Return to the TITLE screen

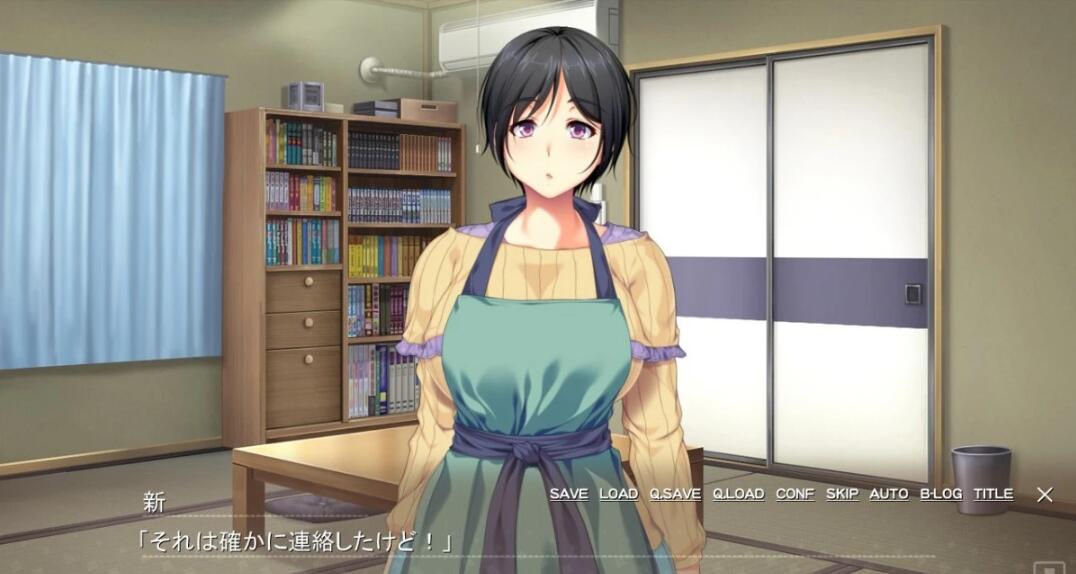click(x=993, y=494)
